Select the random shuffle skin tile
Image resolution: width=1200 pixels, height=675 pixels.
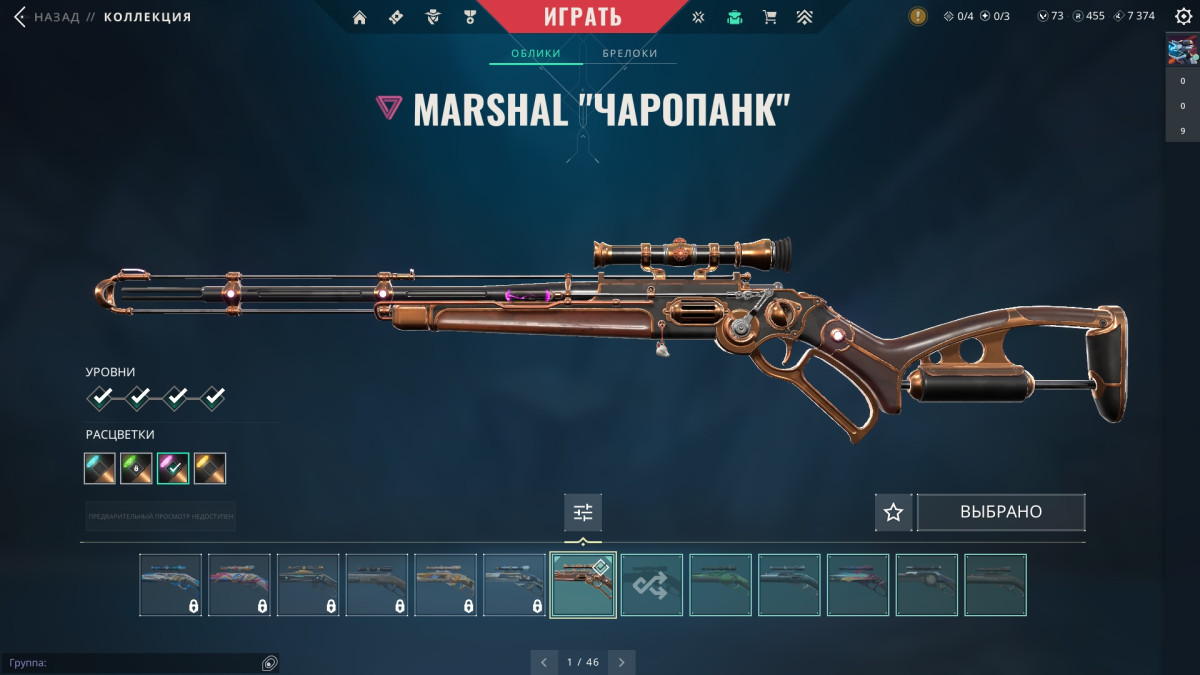[651, 585]
